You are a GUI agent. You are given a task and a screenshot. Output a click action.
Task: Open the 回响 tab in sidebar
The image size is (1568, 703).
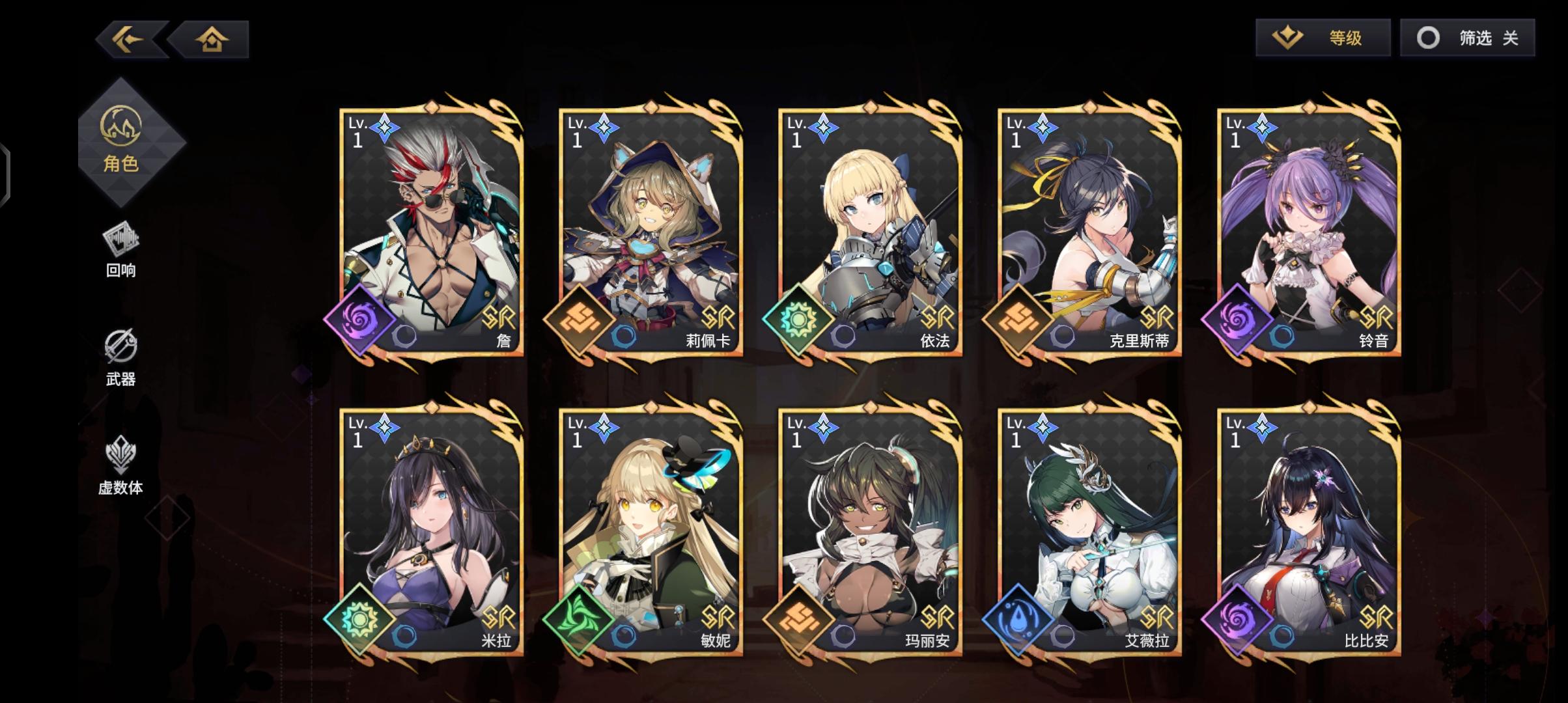click(121, 254)
